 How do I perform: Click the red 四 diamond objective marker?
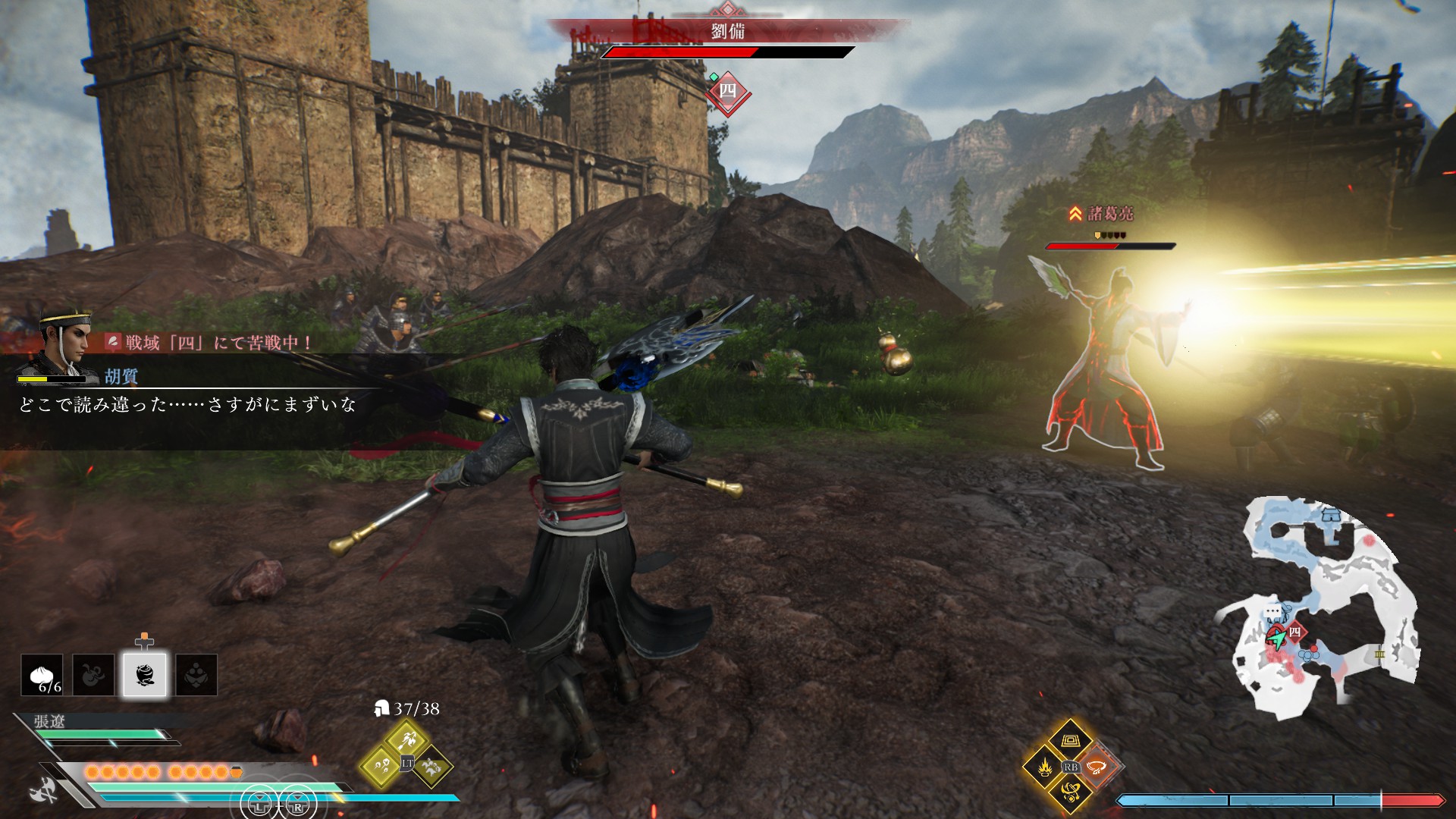pyautogui.click(x=727, y=92)
